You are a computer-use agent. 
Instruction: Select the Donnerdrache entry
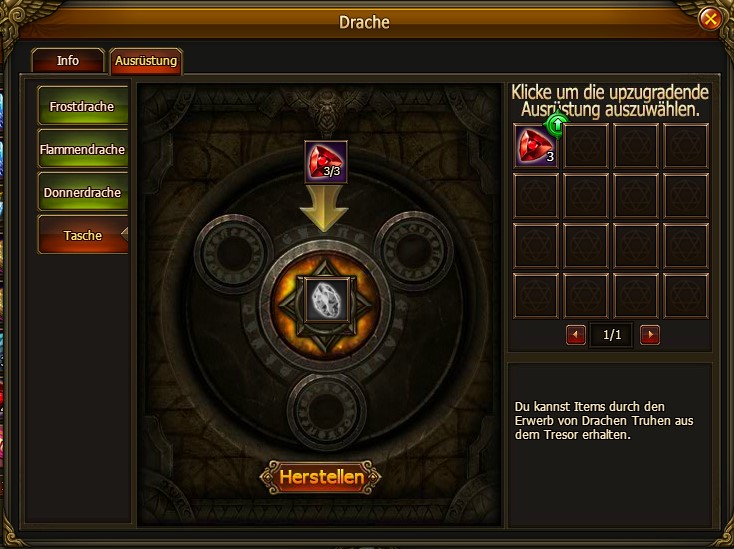(84, 192)
